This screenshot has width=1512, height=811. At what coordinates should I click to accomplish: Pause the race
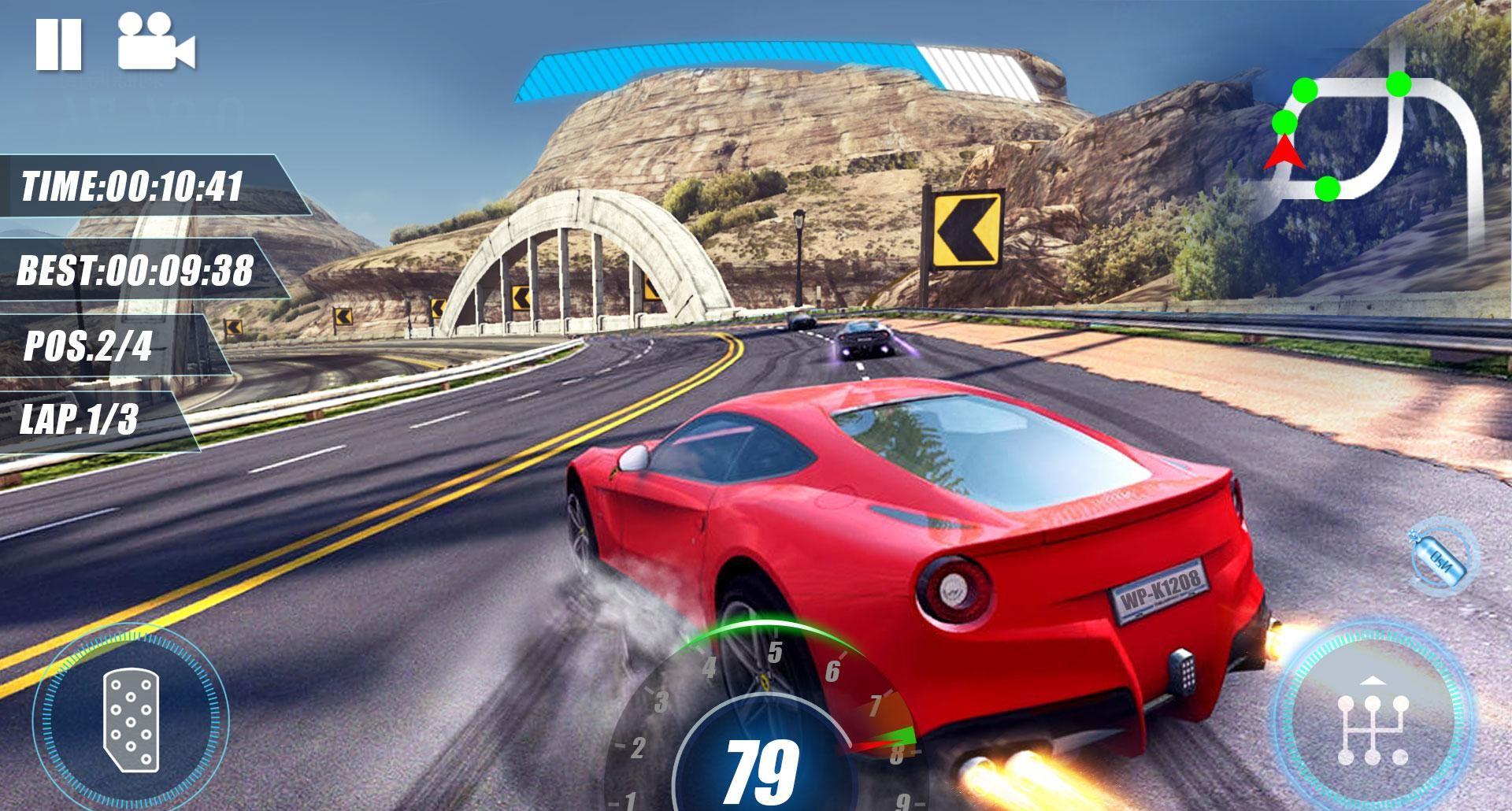click(58, 43)
